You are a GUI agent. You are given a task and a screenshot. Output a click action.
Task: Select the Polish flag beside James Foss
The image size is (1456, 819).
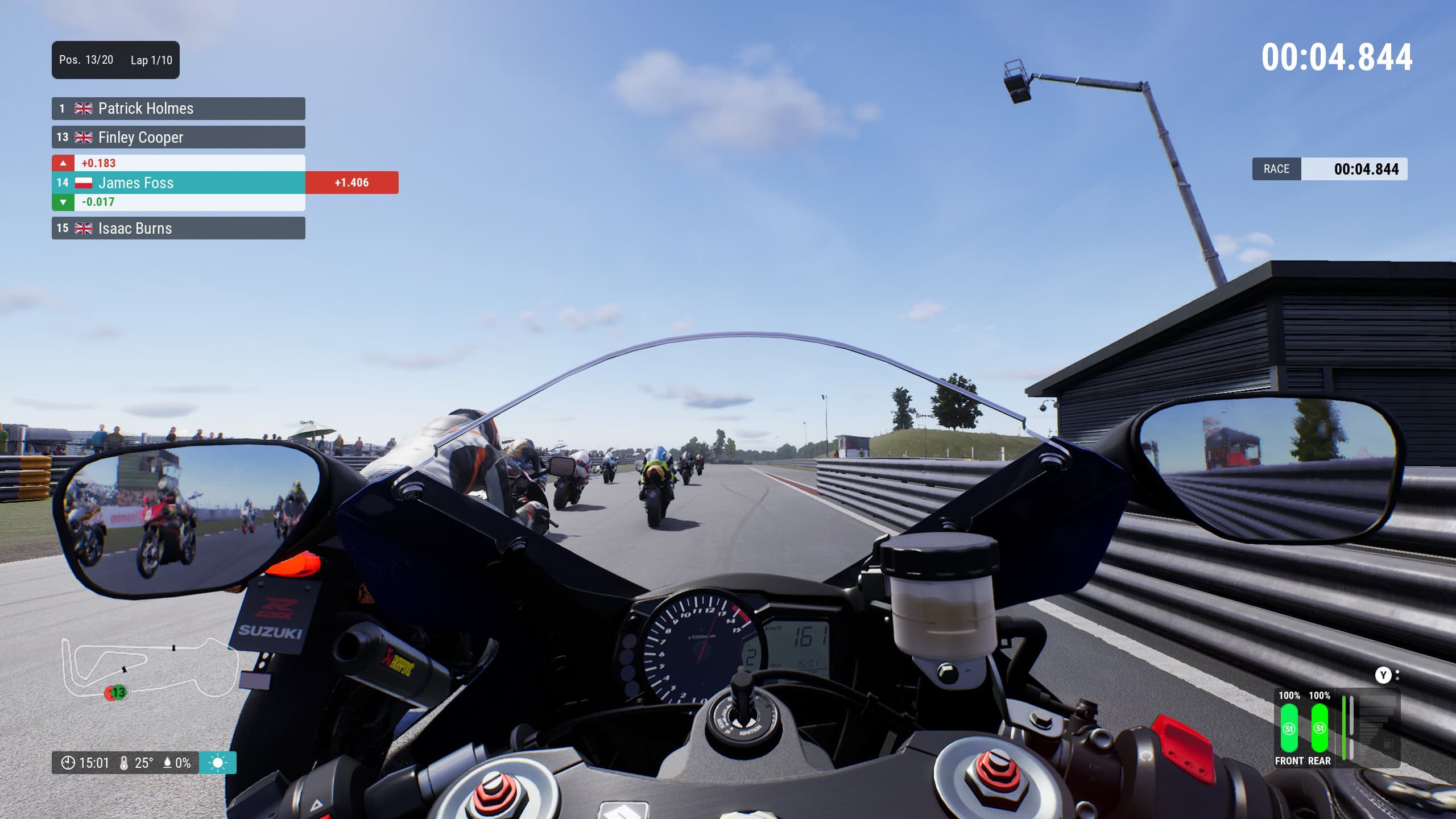[83, 183]
